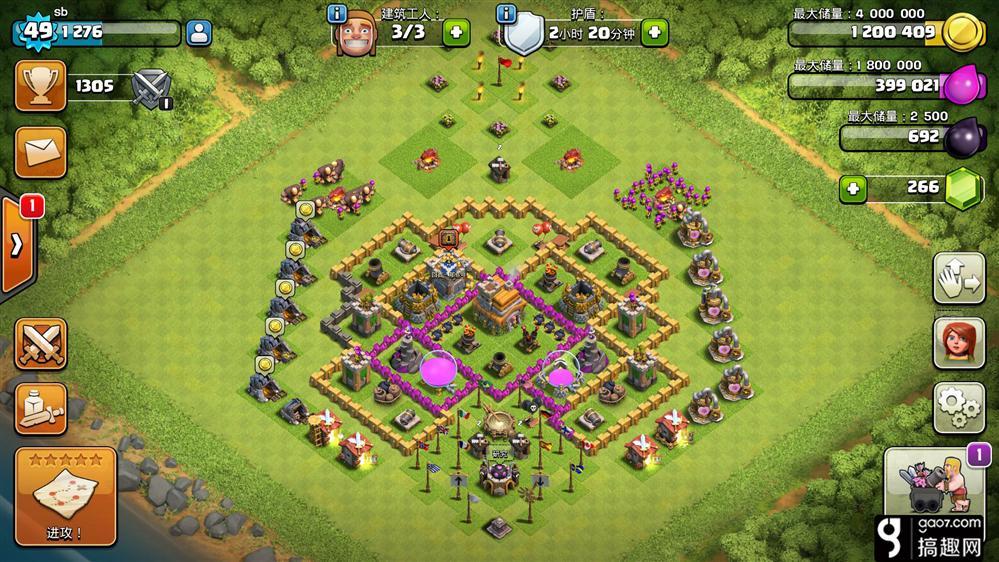Show builder info icon
999x562 pixels.
337,14
